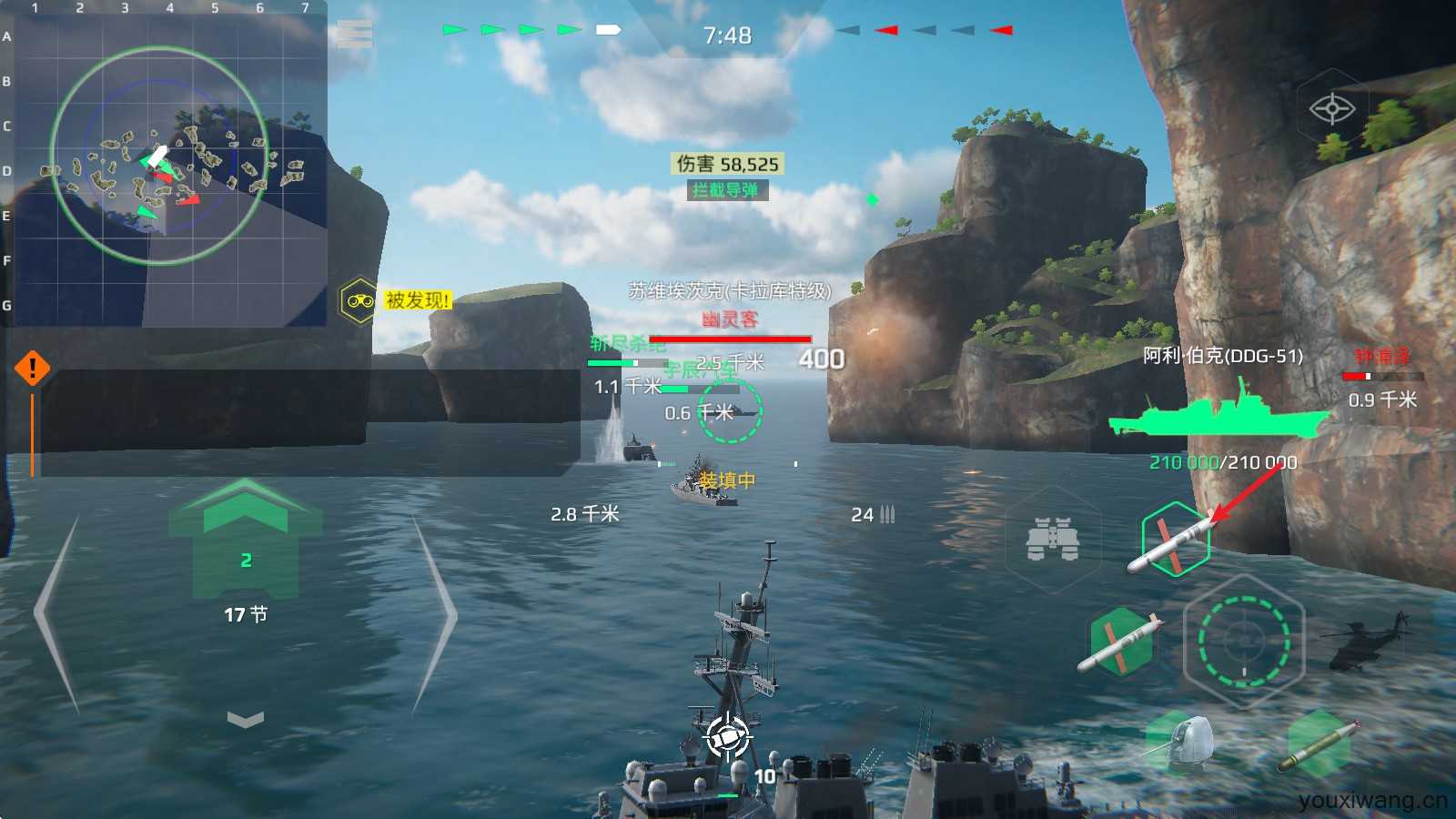The image size is (1456, 819).
Task: Select the missile weapon marked by red arrow
Action: (1176, 541)
